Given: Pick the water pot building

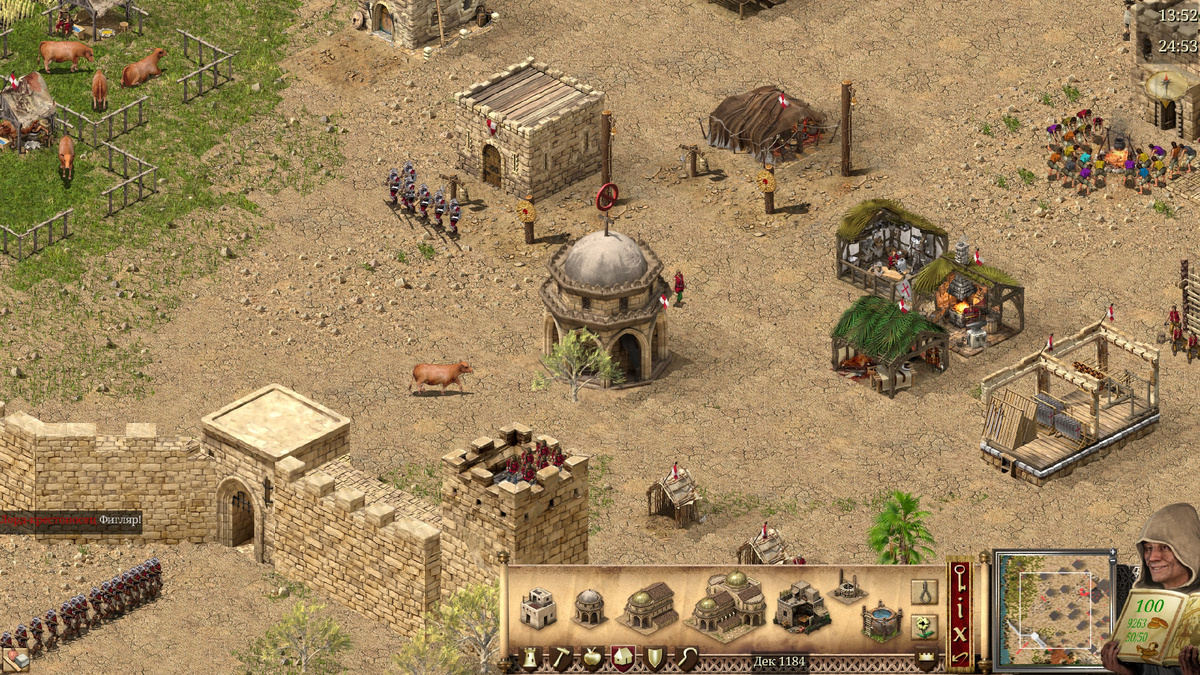Looking at the screenshot, I should point(881,620).
